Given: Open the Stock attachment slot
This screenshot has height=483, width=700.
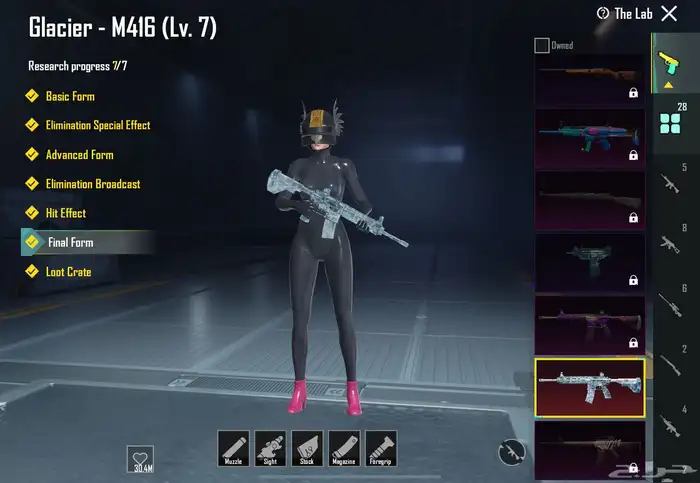Looking at the screenshot, I should click(x=307, y=448).
